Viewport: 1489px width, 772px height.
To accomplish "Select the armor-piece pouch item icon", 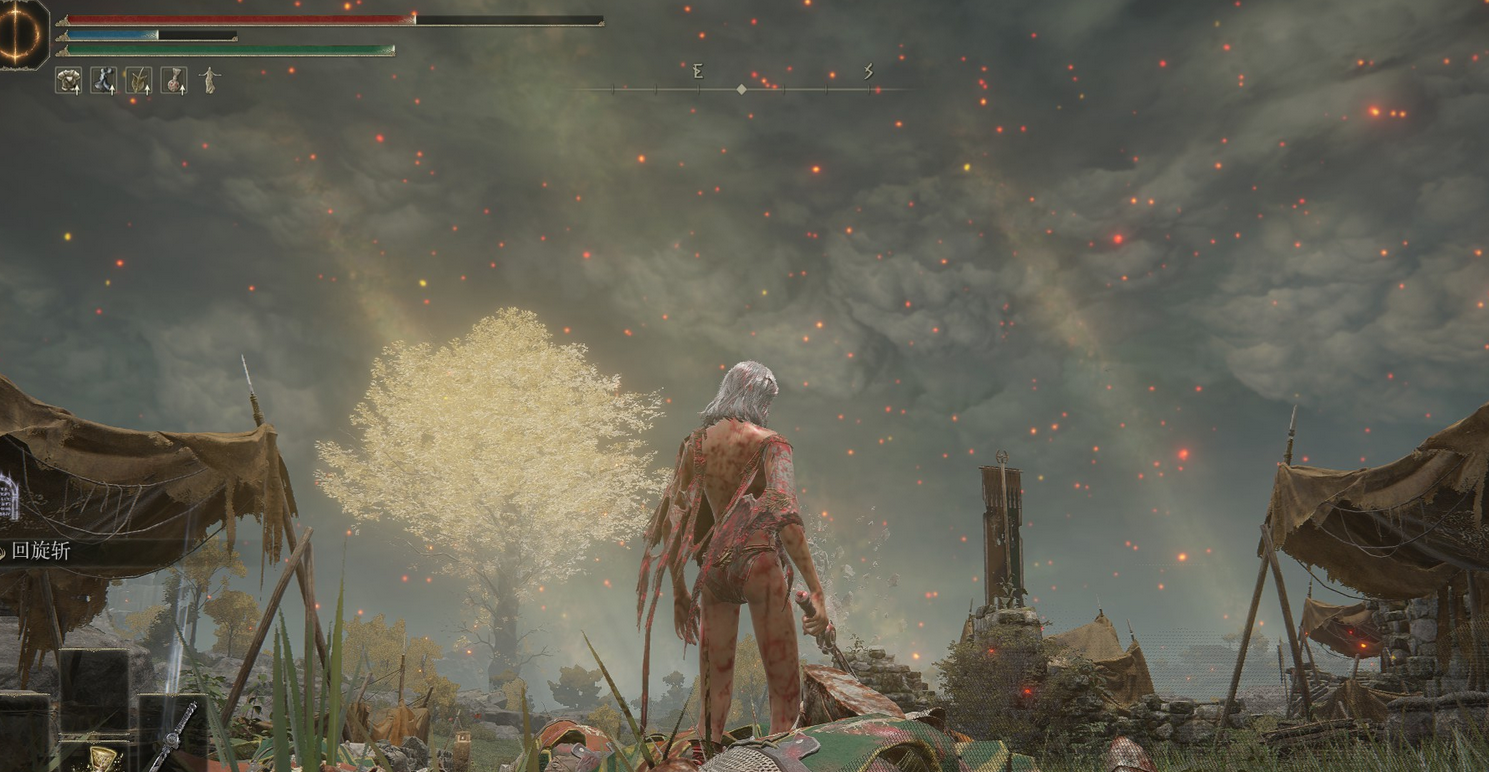I will click(x=68, y=81).
